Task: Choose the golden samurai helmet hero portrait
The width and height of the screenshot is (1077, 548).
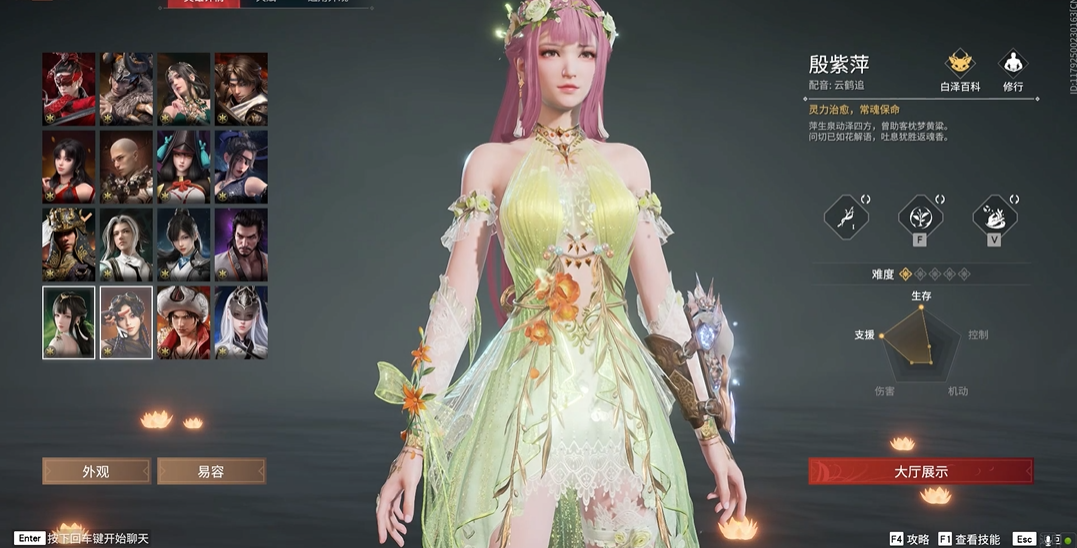Action: [69, 245]
